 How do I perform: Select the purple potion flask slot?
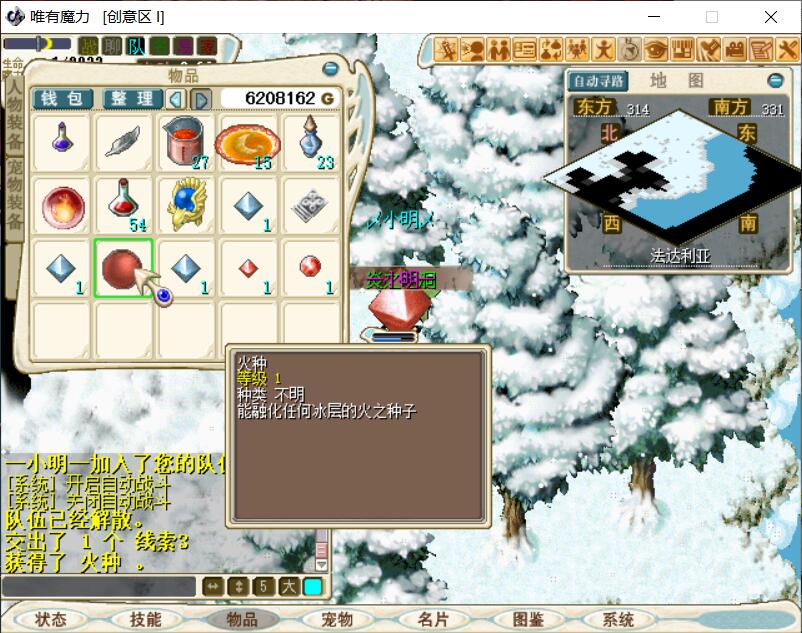[x=61, y=143]
